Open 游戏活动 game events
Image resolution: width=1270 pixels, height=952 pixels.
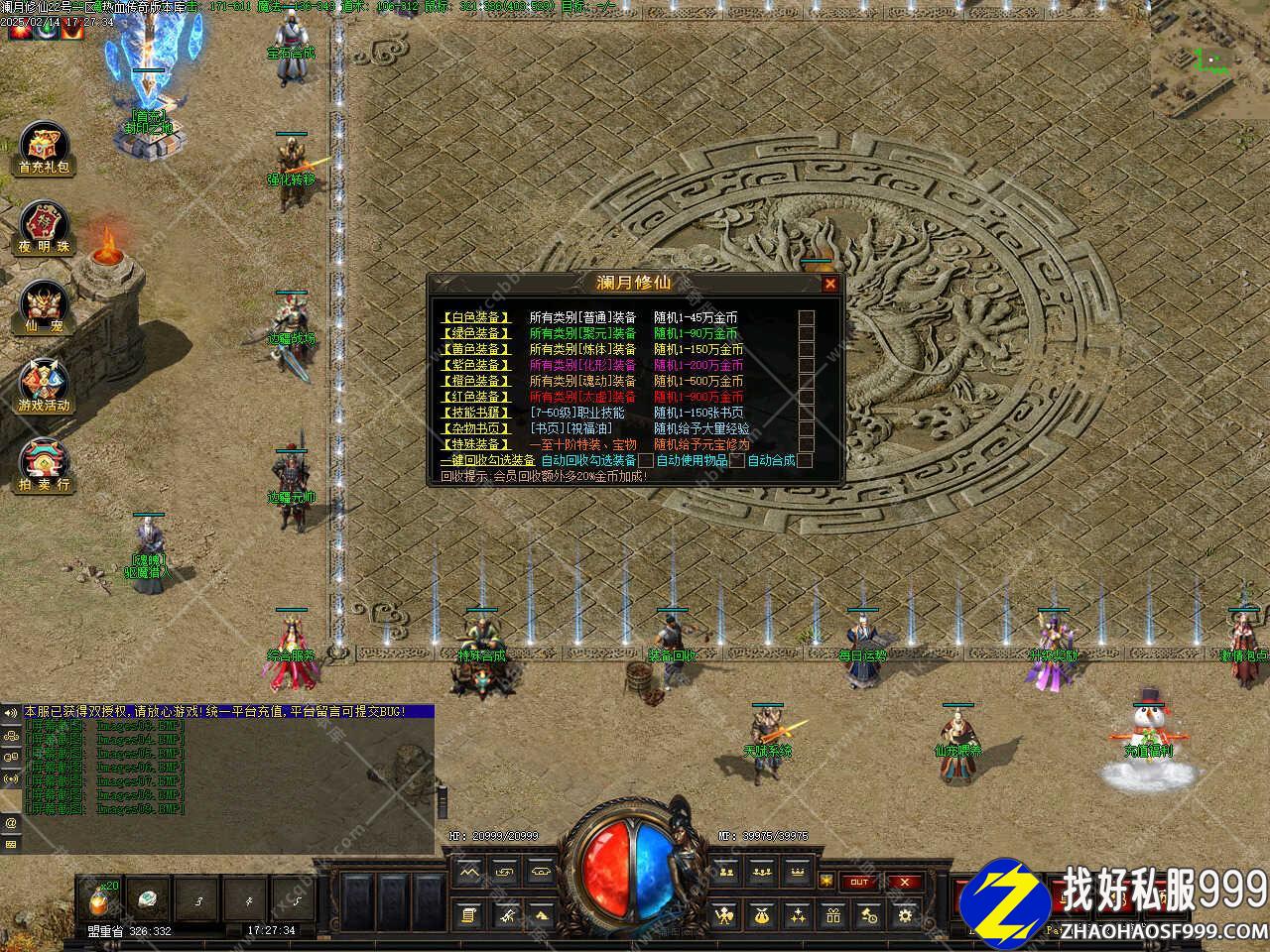pyautogui.click(x=46, y=387)
